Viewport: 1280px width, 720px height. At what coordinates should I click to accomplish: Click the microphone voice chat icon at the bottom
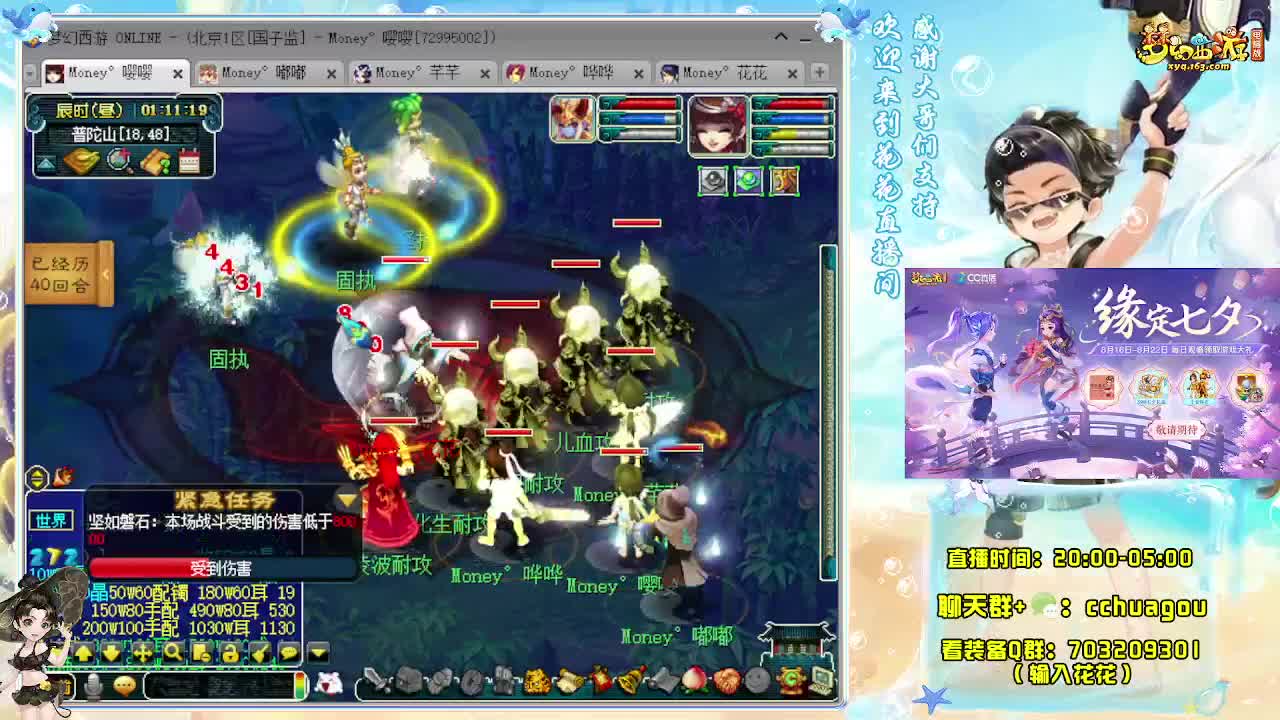pyautogui.click(x=92, y=684)
